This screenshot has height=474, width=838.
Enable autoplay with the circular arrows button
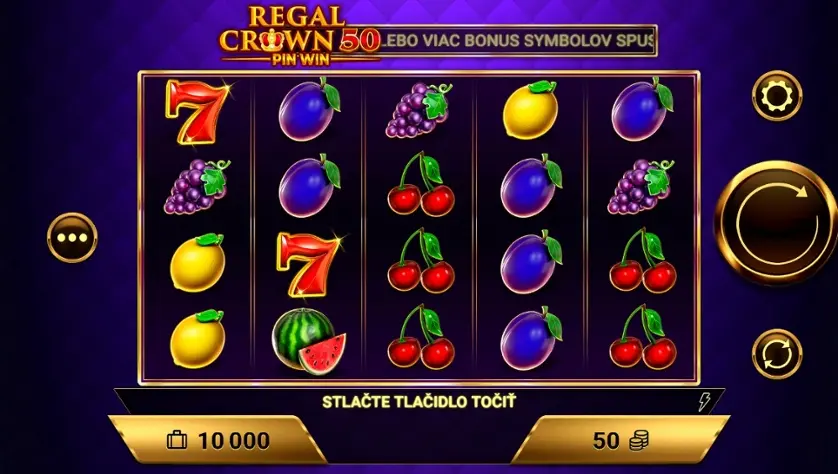(x=776, y=354)
